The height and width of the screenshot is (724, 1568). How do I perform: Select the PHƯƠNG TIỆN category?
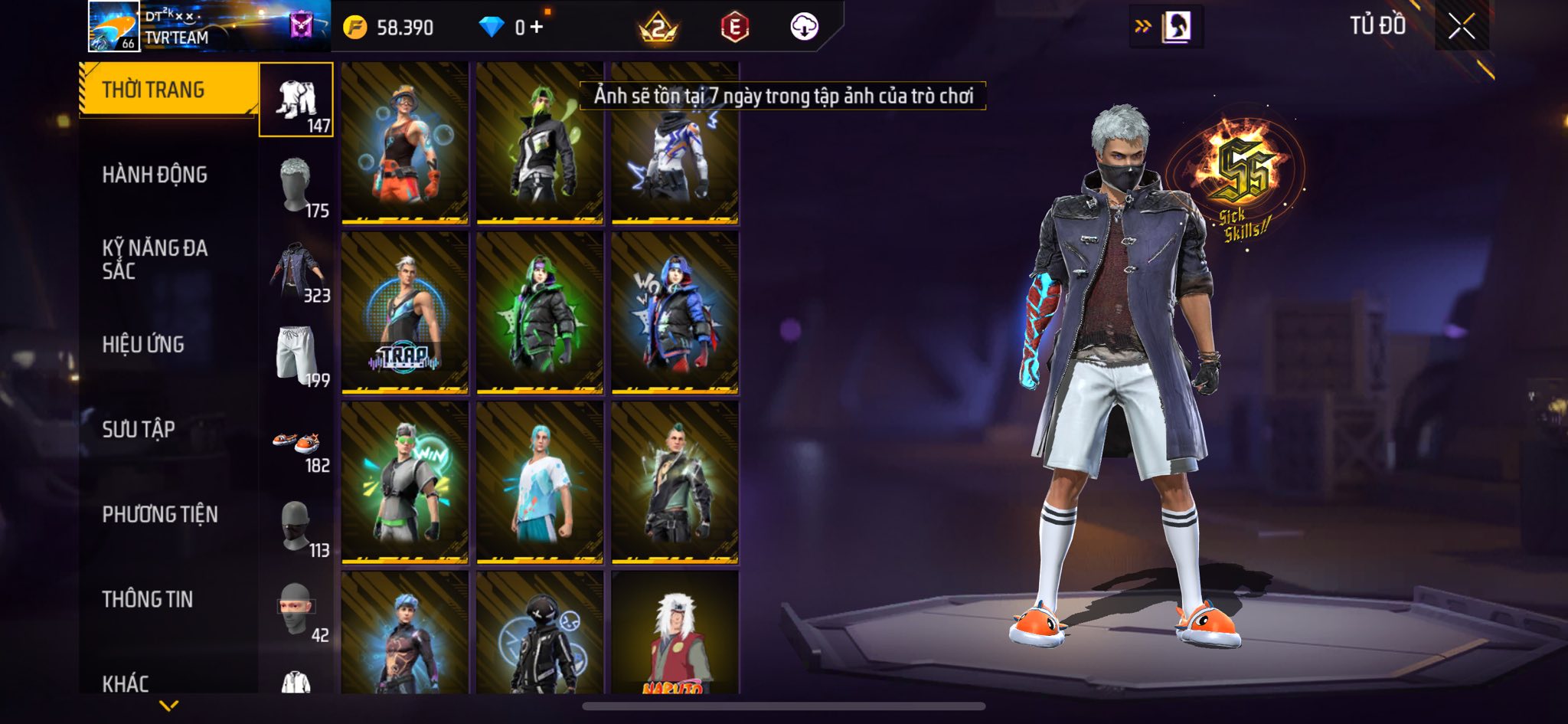point(160,514)
